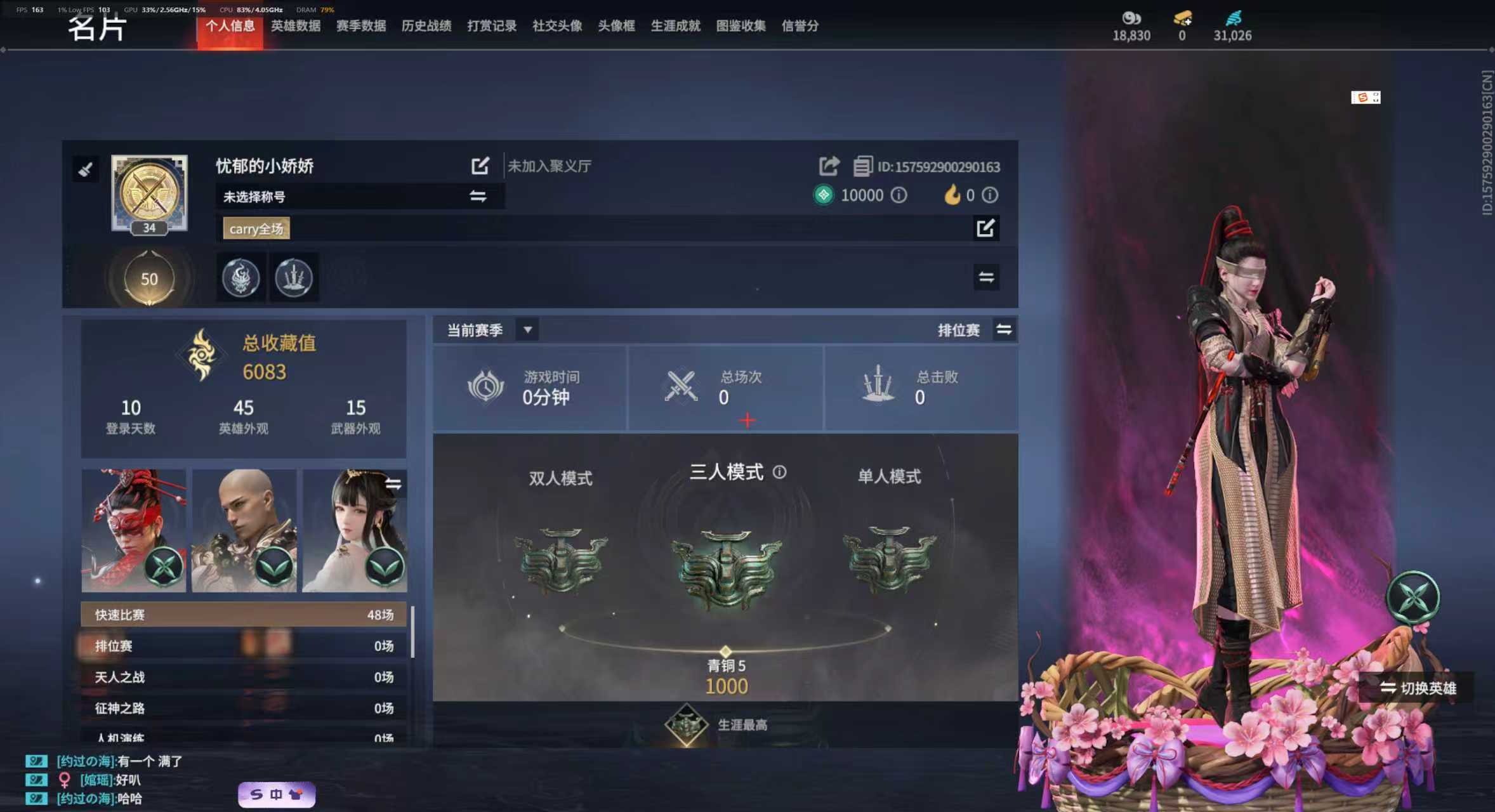Edit the player name 忧郁的小娇娇

pyautogui.click(x=480, y=166)
